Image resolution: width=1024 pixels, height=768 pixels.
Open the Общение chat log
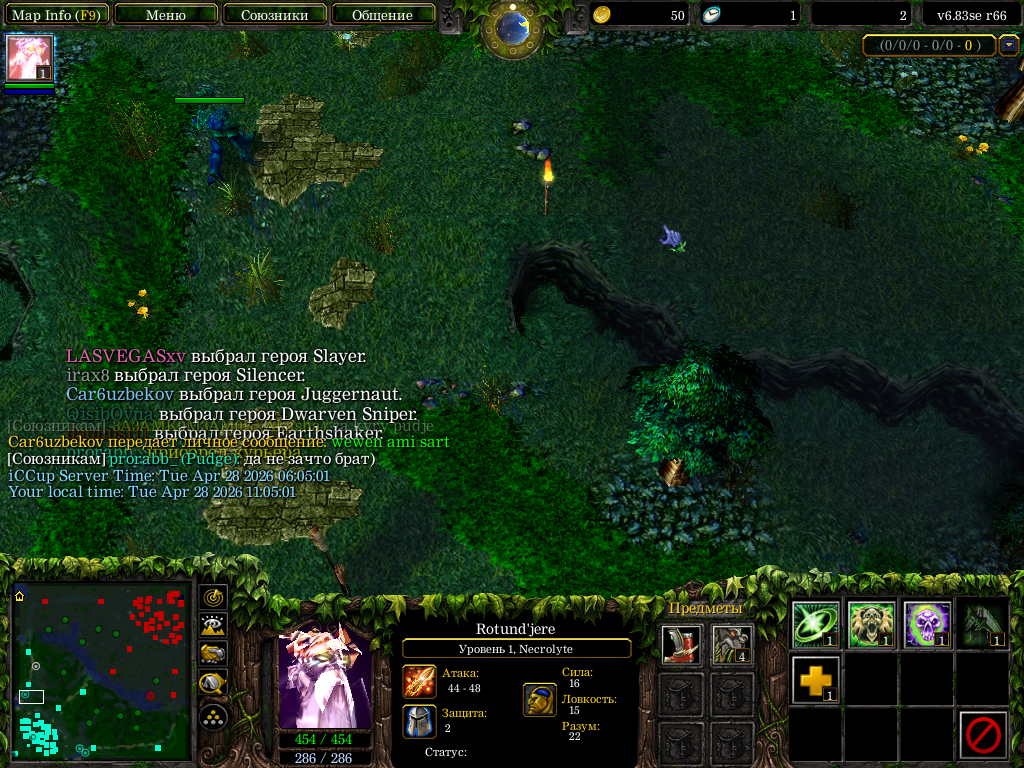click(x=382, y=15)
